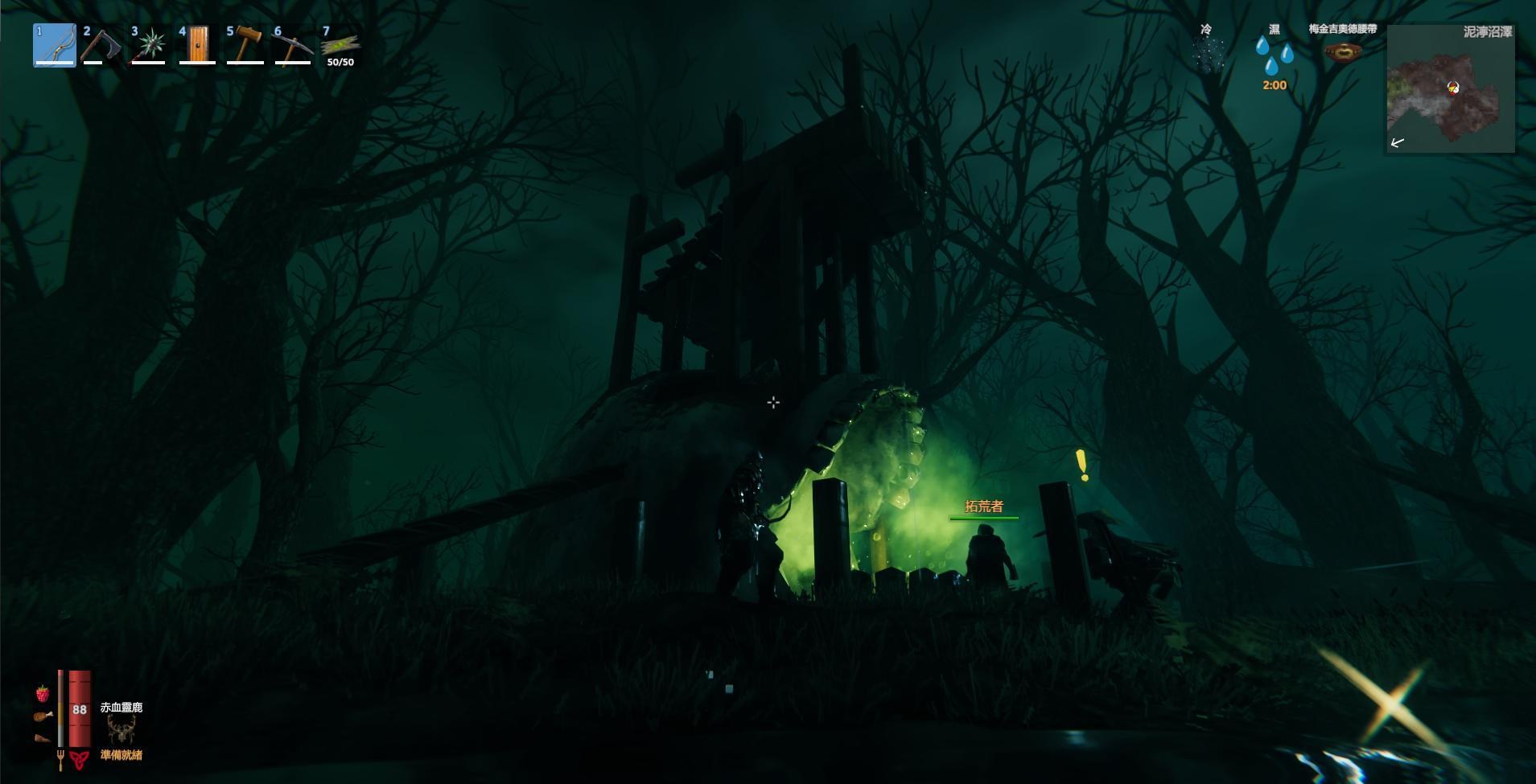Screen dimensions: 1536x784
Task: Inspect the Cold status effect icon
Action: pyautogui.click(x=1207, y=55)
